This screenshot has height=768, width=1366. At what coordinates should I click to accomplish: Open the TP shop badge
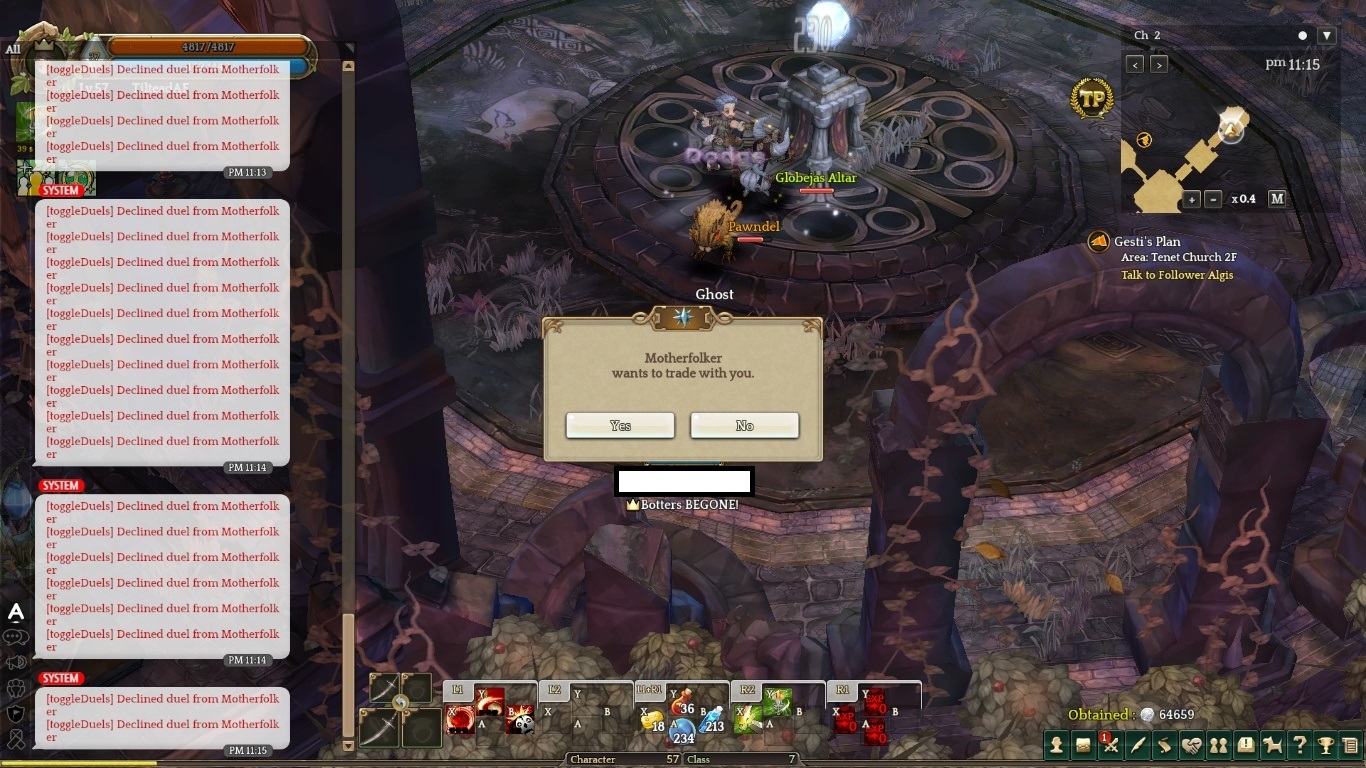coord(1092,99)
